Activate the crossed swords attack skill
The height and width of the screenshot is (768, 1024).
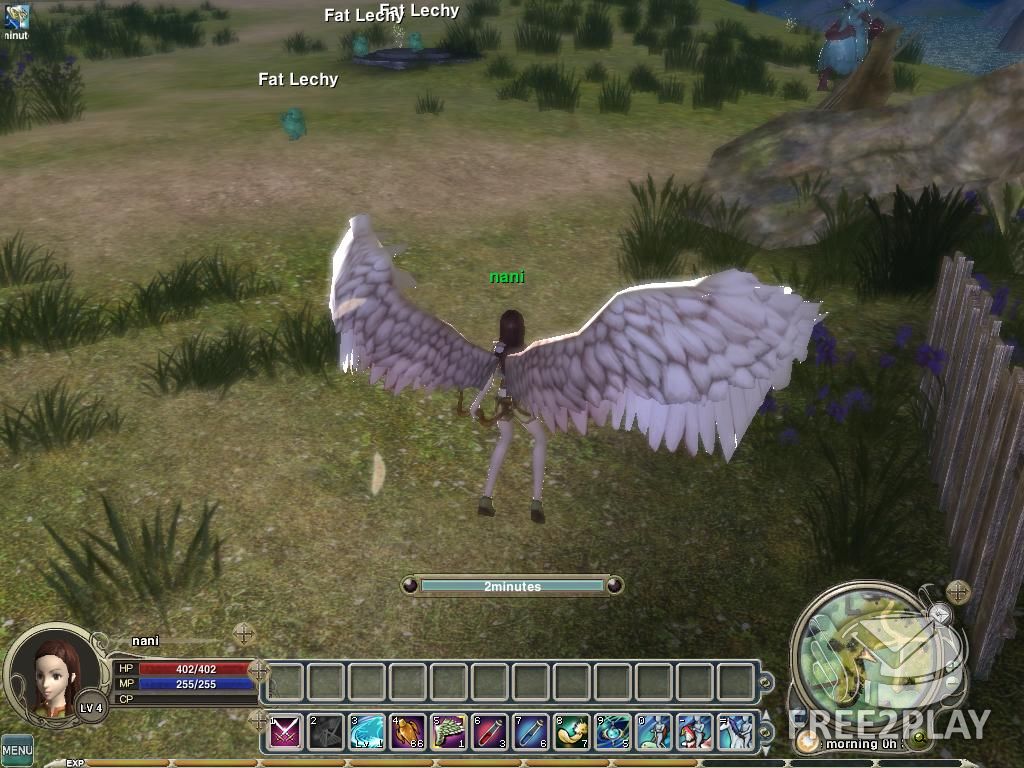[x=286, y=733]
